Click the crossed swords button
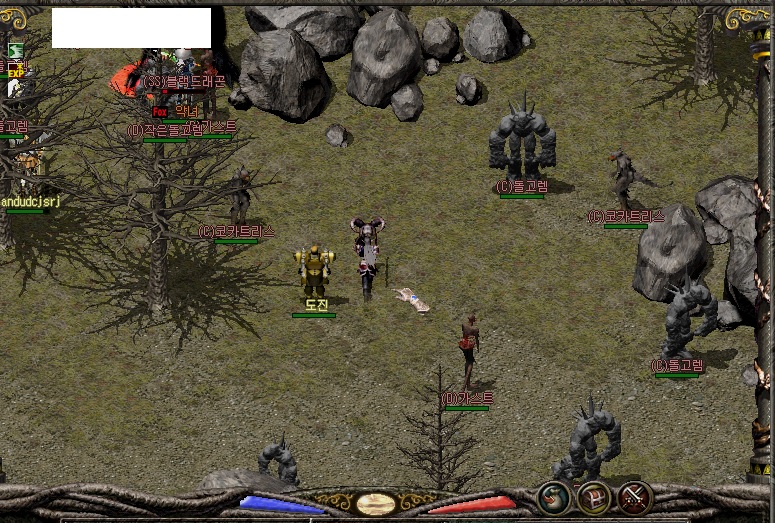Viewport: 775px width, 523px height. [634, 497]
